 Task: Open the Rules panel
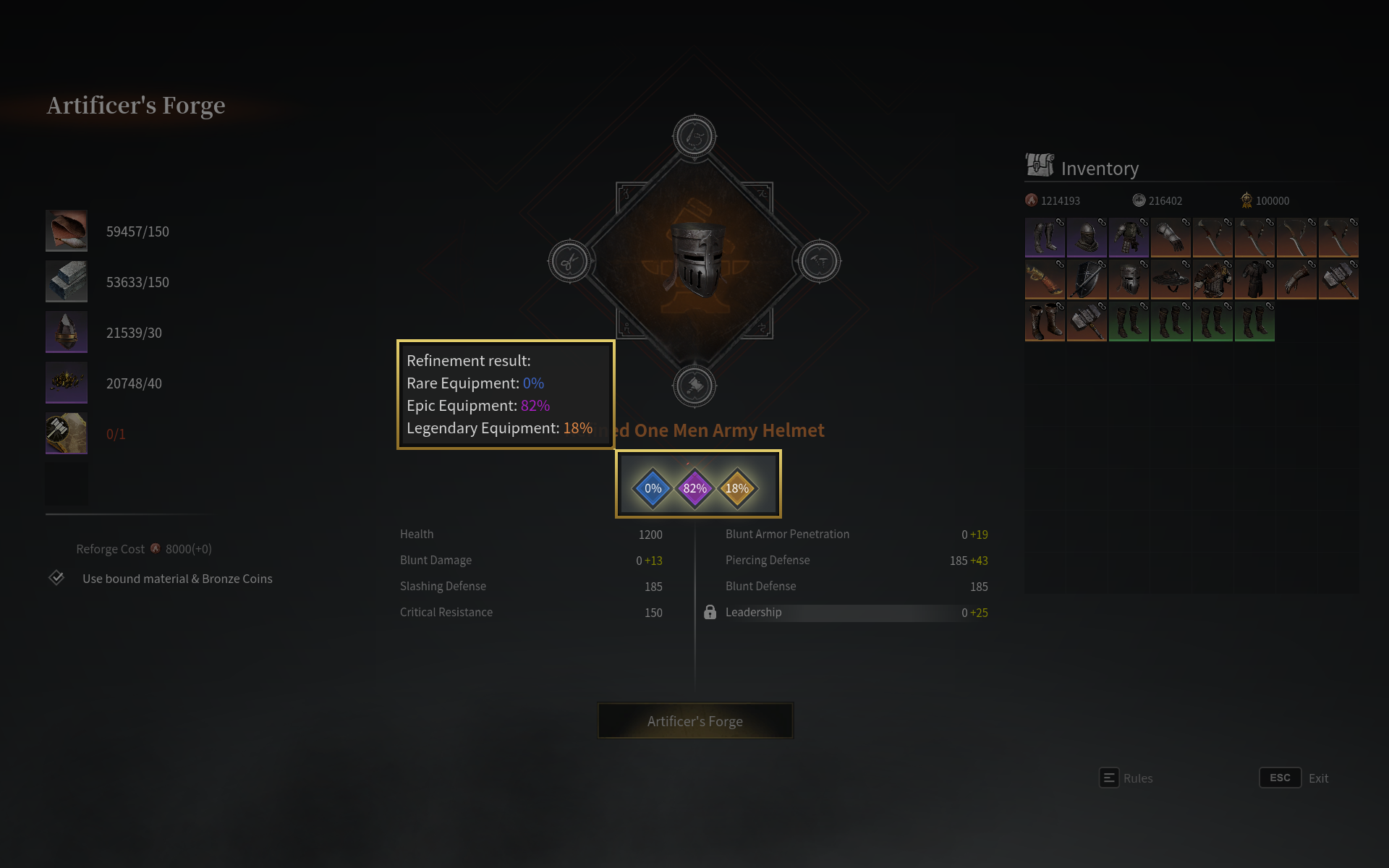click(x=1126, y=778)
